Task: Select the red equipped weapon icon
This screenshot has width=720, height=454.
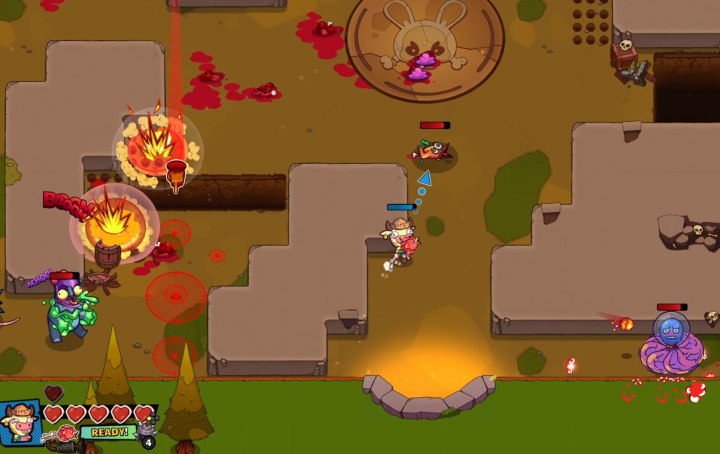Action: click(68, 434)
